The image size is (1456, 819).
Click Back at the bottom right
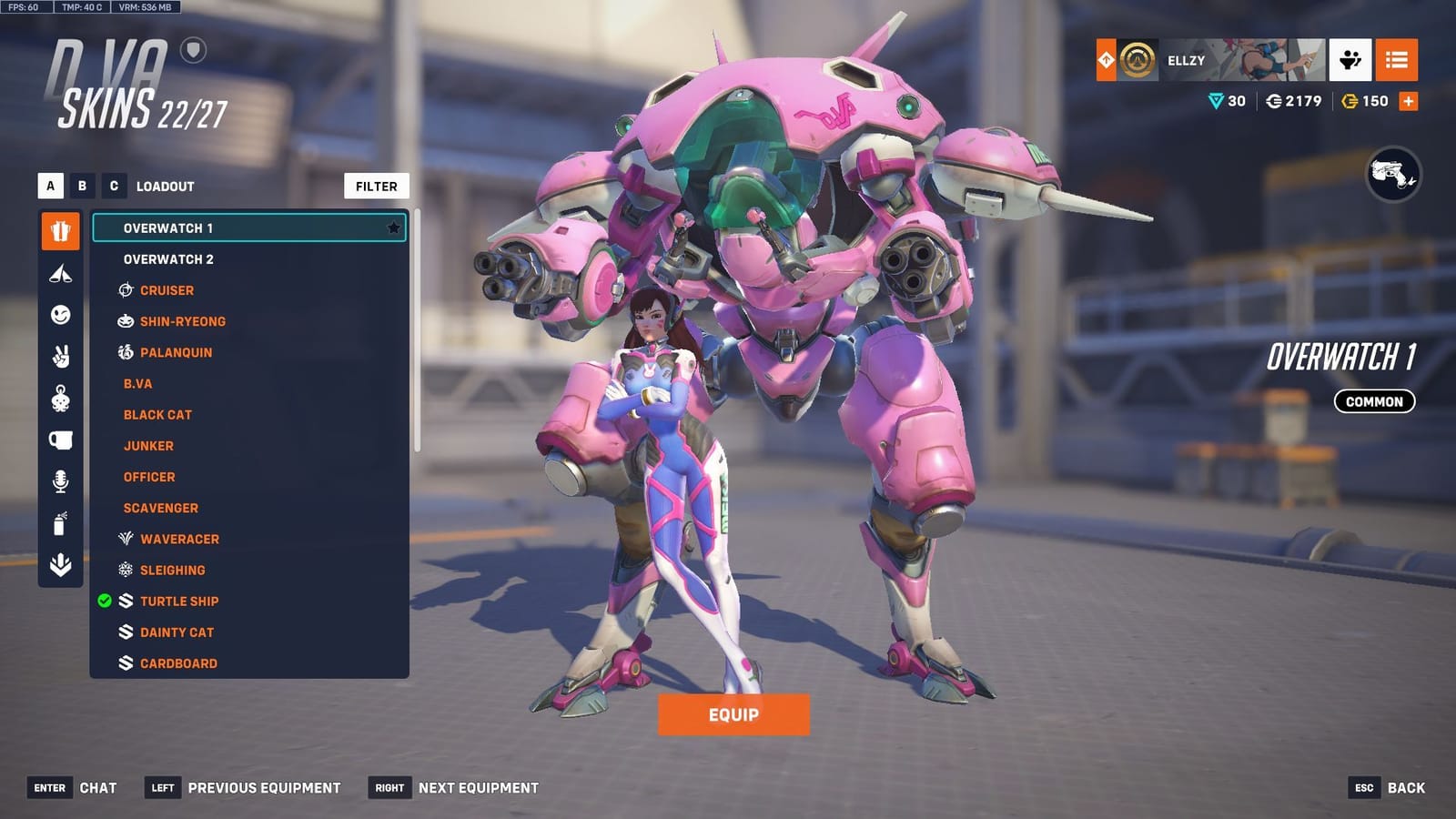point(1405,787)
